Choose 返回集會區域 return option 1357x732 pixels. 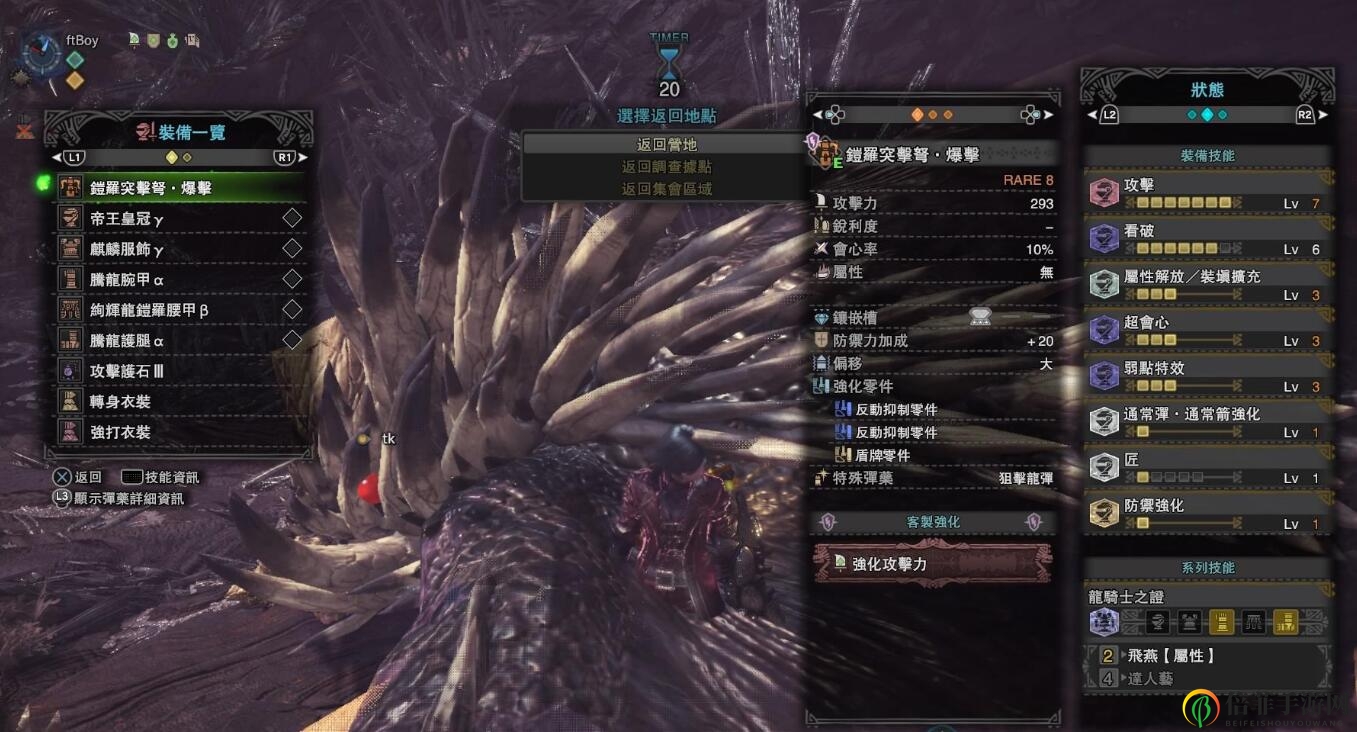click(x=667, y=188)
